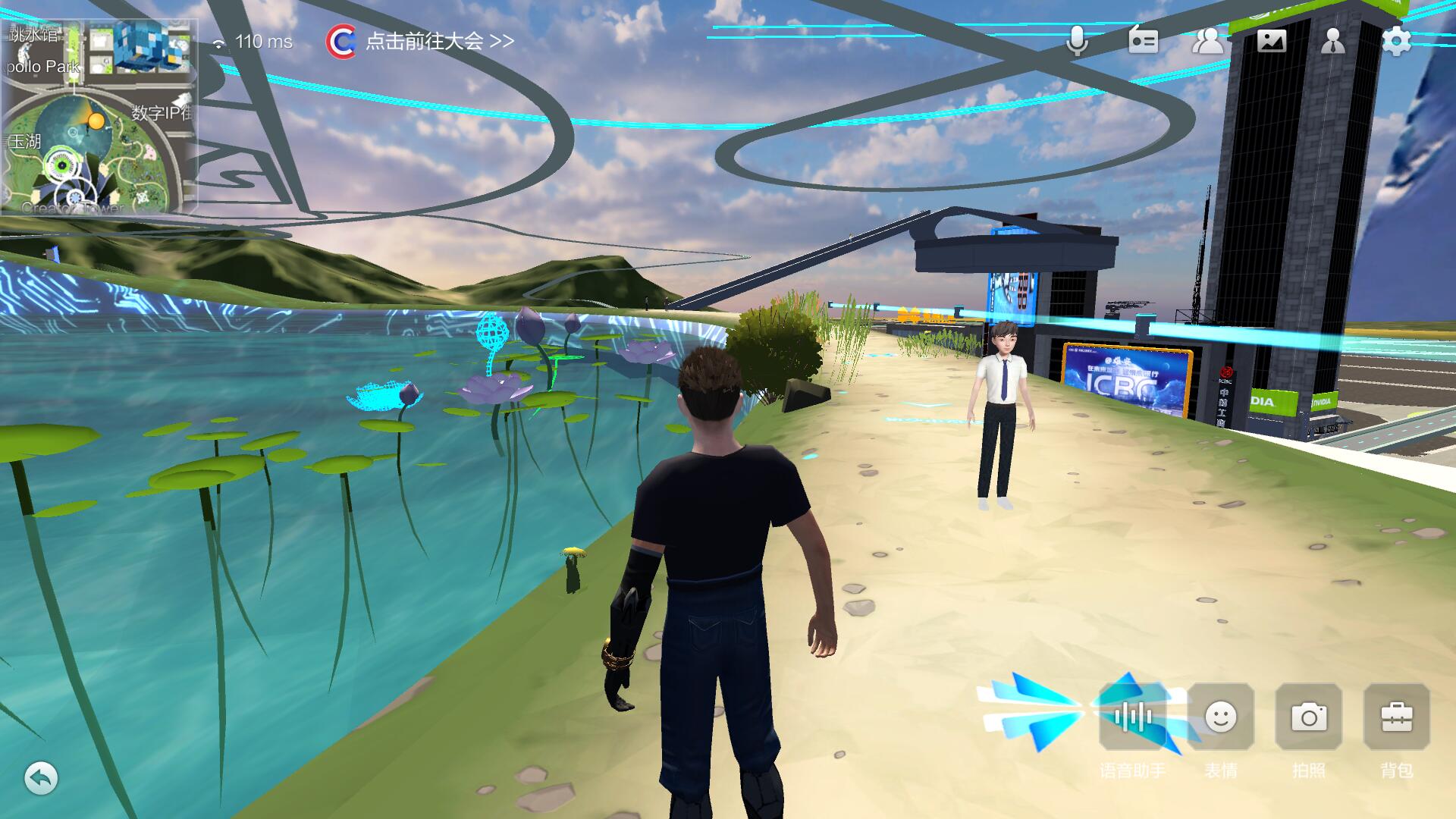Activate the 语音助手 voice assistant
Screen dimensions: 1456x819
[x=1133, y=717]
